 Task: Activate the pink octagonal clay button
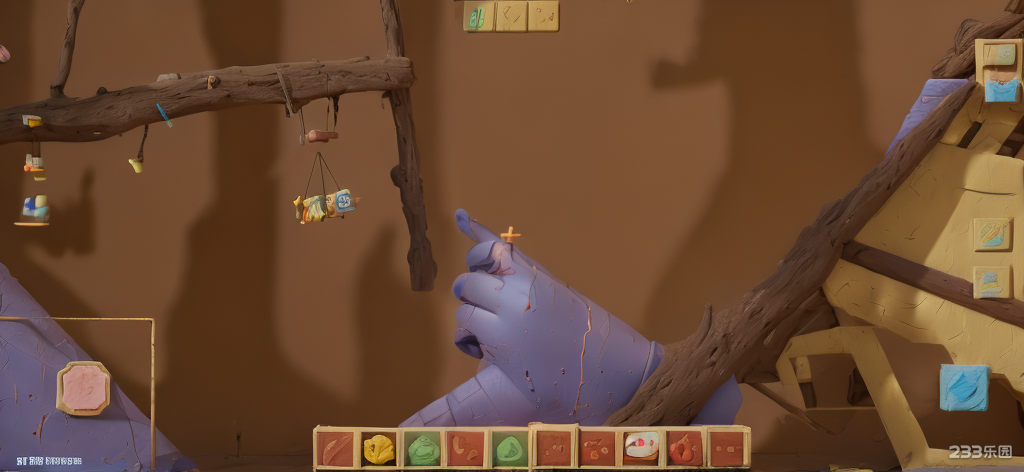pyautogui.click(x=83, y=388)
